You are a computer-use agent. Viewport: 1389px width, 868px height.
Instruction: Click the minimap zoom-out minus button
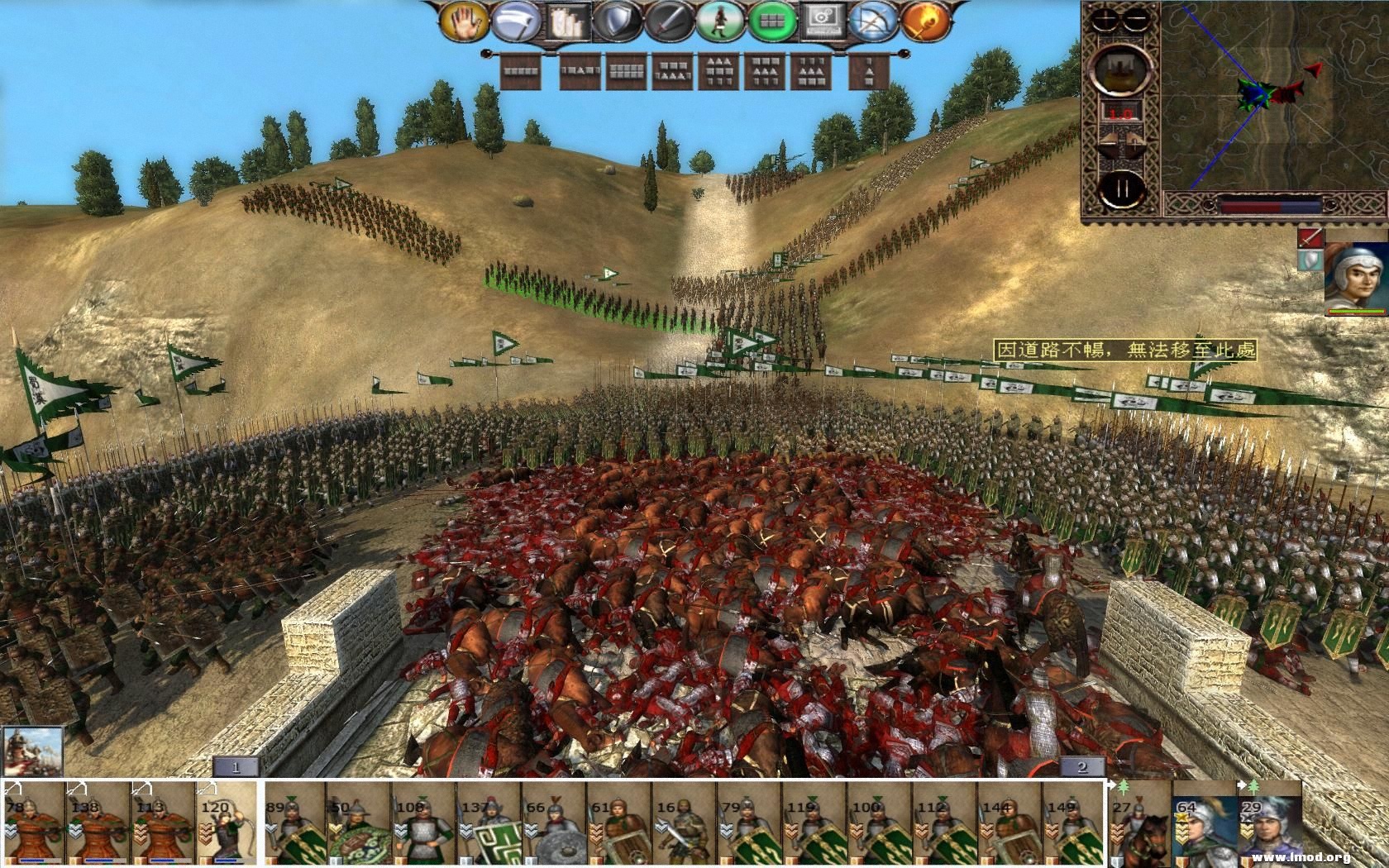coord(1136,19)
